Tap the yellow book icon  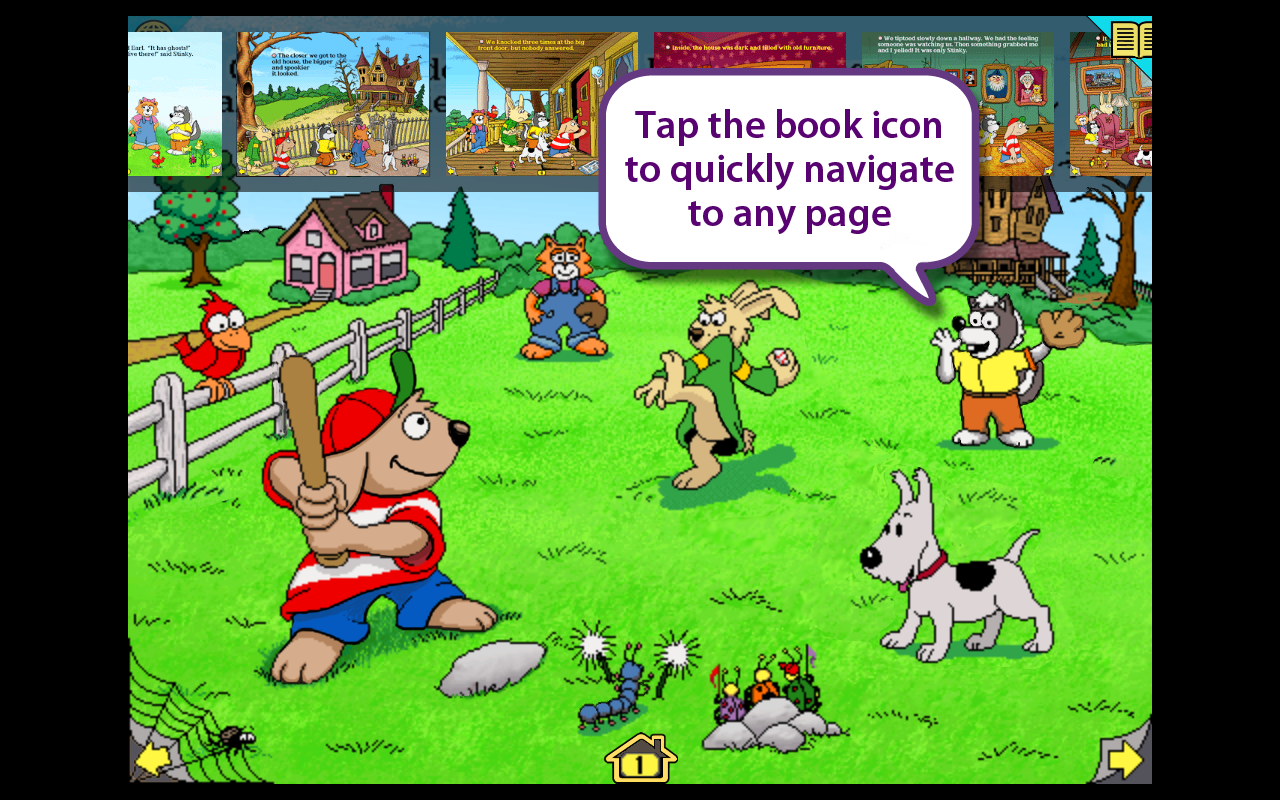coord(1131,40)
